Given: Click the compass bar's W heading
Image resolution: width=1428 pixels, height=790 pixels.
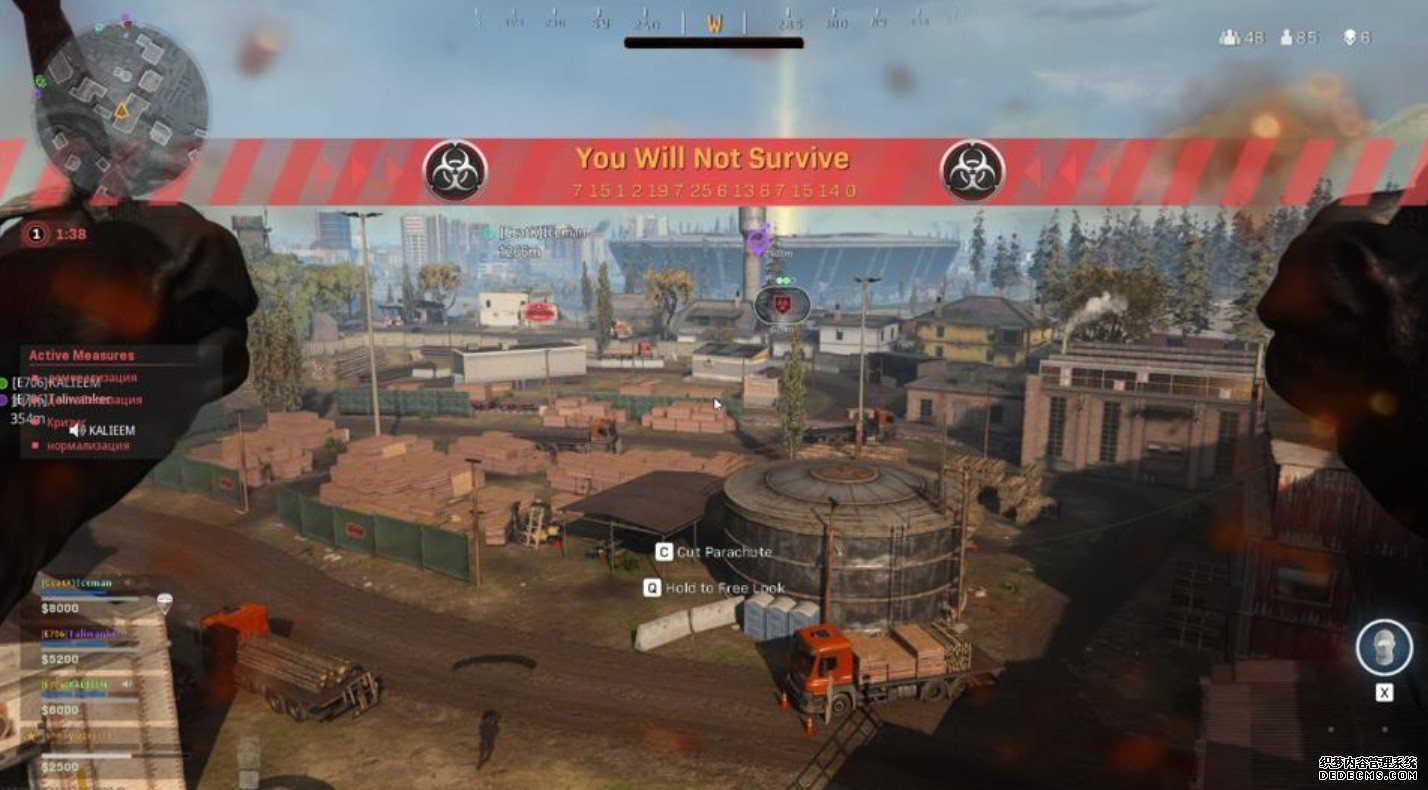Looking at the screenshot, I should point(714,24).
